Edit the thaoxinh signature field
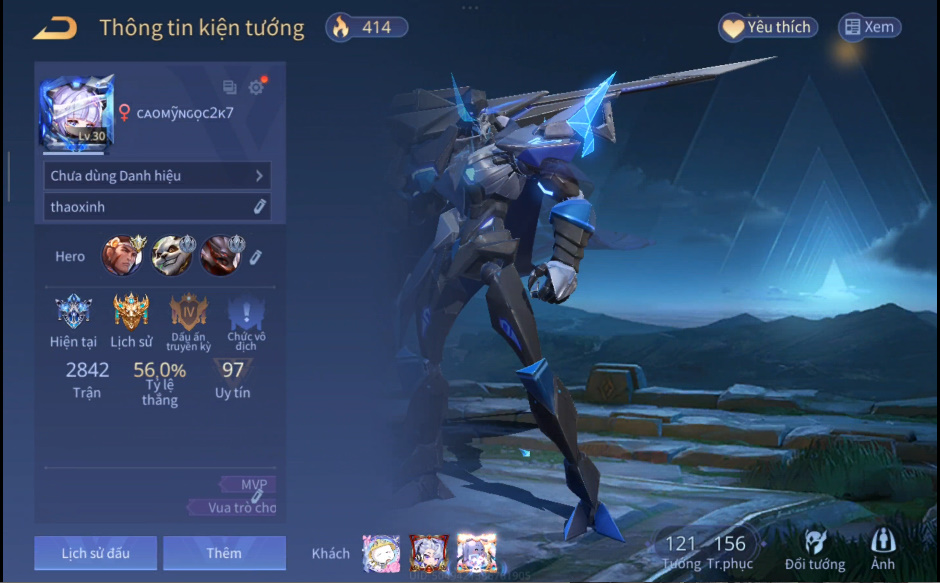The image size is (940, 583). pos(157,207)
